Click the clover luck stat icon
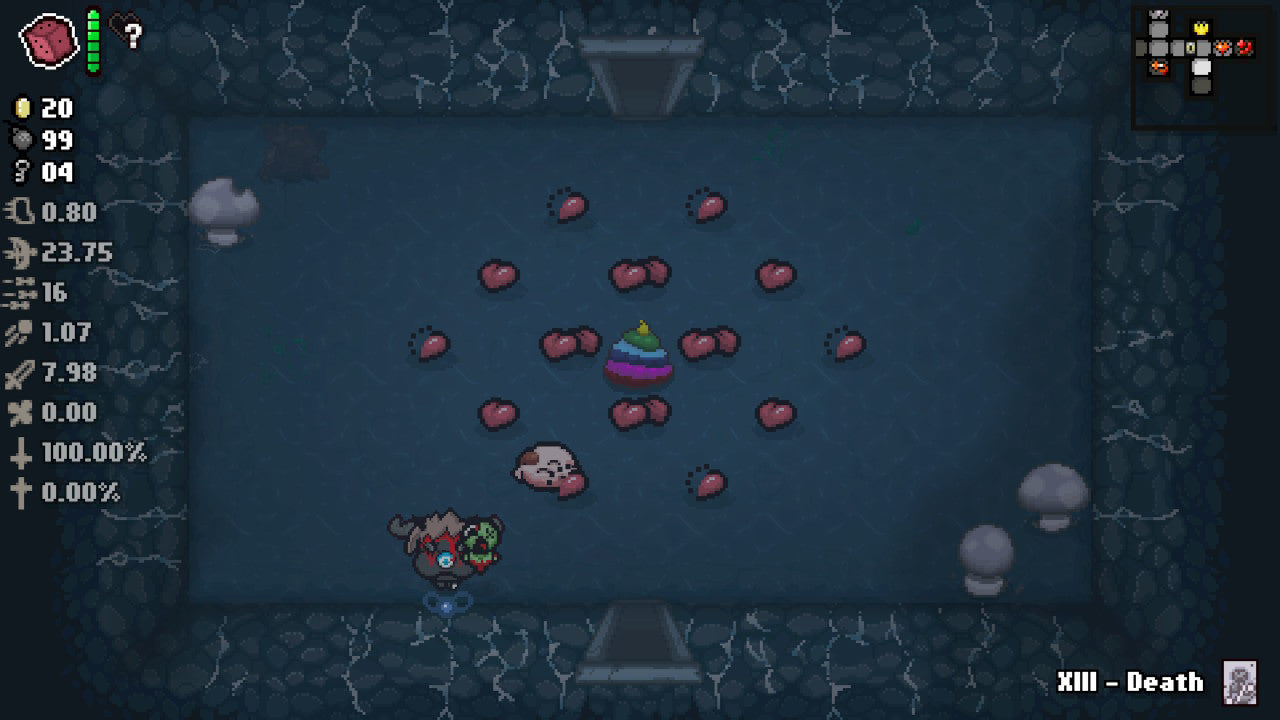 [x=18, y=412]
